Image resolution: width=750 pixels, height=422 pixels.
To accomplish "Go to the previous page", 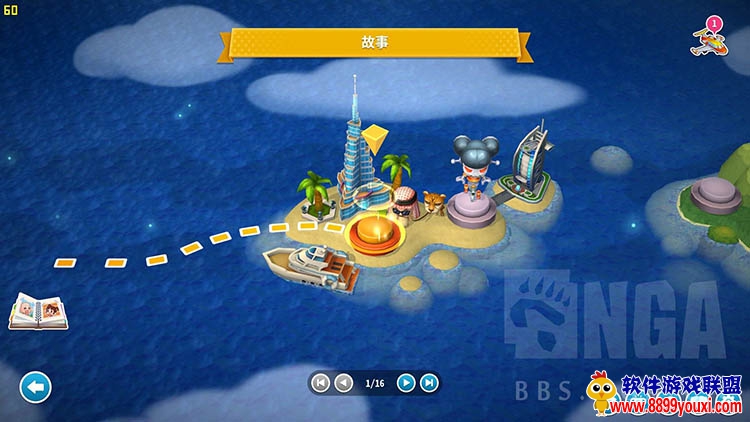I will point(343,382).
